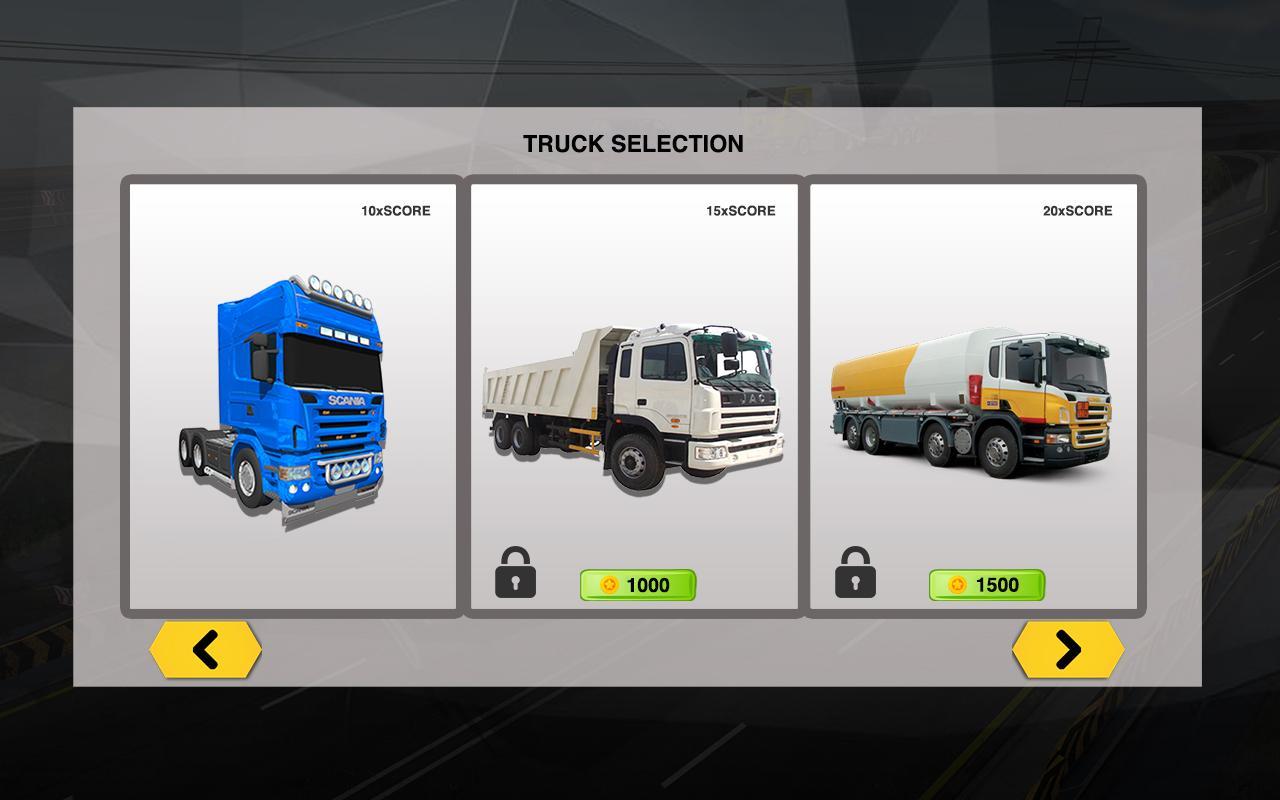The image size is (1280, 800).
Task: Go back to the previous truck page
Action: click(206, 649)
